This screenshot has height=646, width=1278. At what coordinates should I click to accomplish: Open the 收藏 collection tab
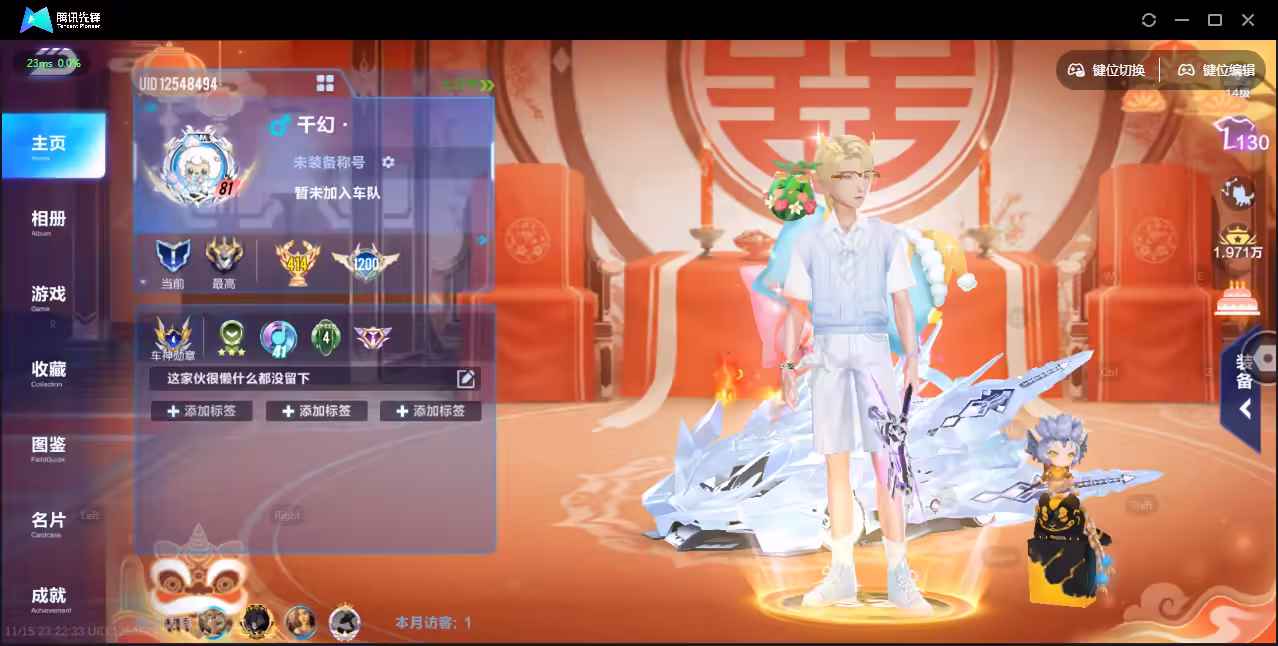[x=49, y=371]
